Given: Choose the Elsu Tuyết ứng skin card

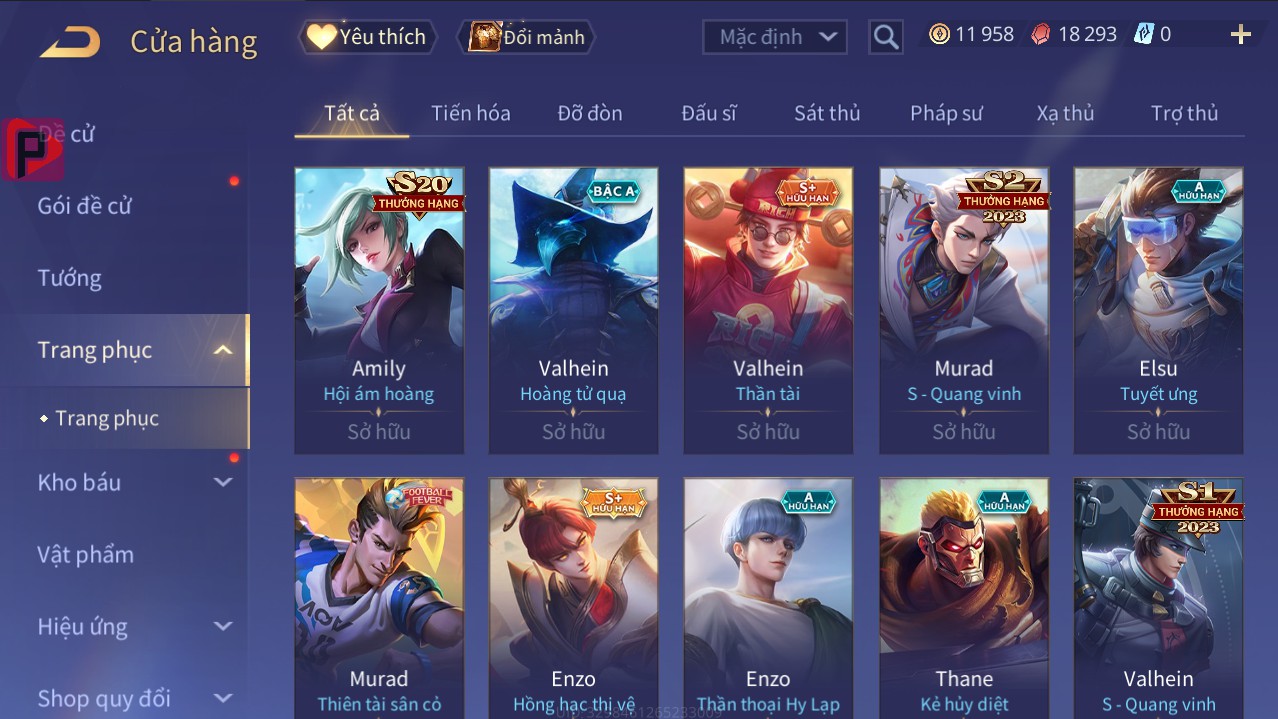Looking at the screenshot, I should 1158,310.
